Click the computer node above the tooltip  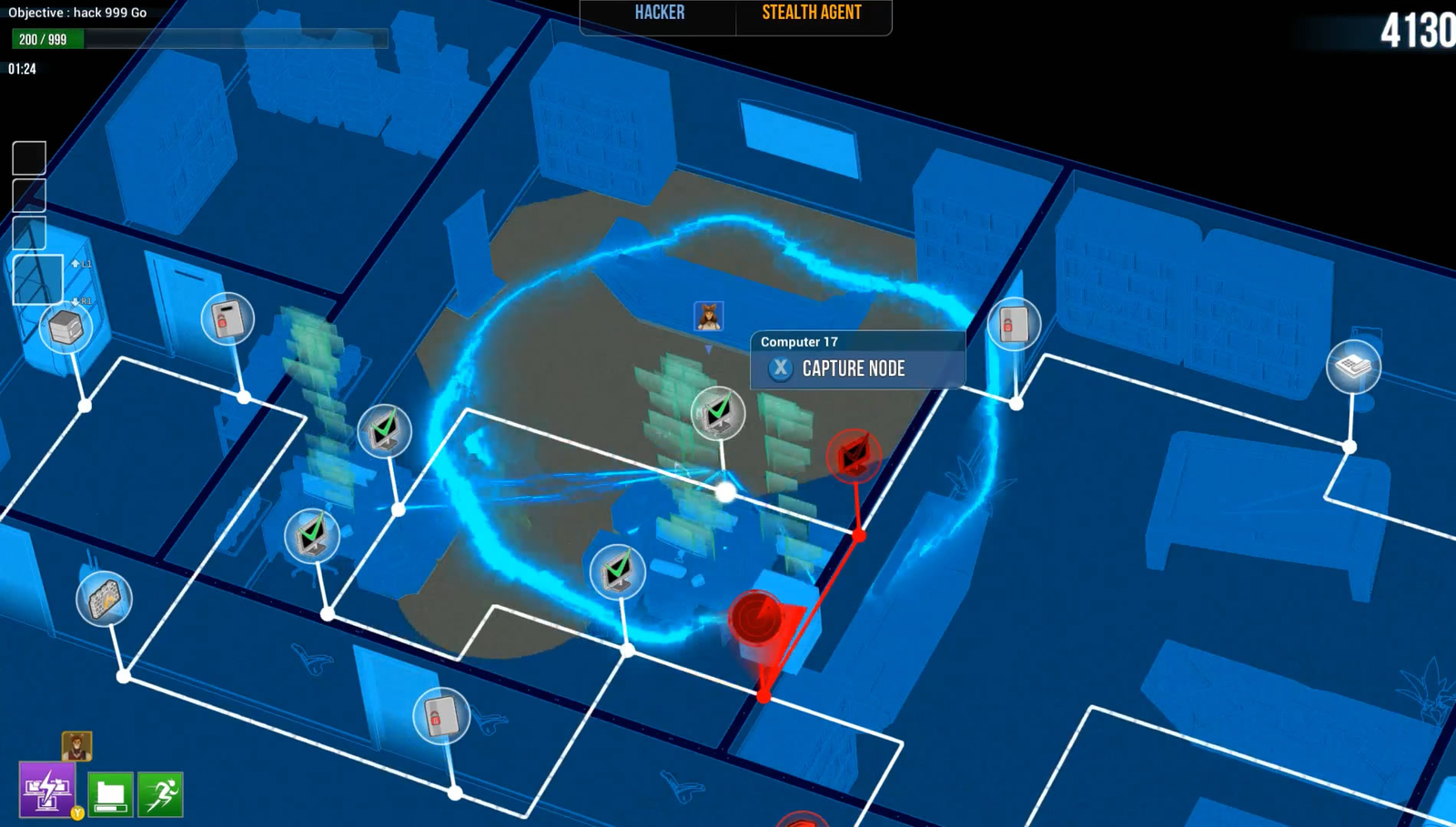click(718, 414)
